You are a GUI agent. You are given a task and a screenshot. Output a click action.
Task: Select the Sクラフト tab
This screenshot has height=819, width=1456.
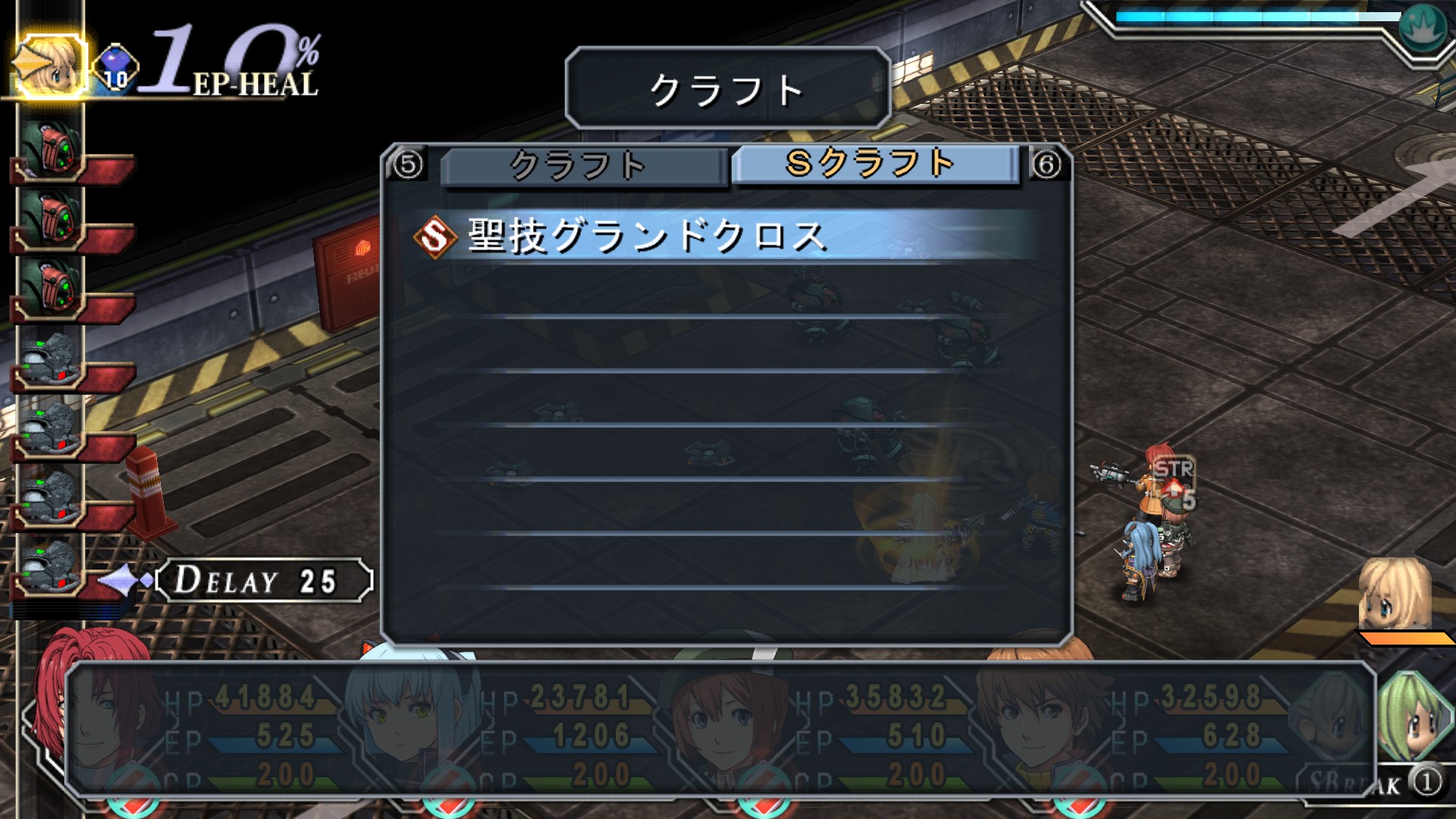[874, 164]
